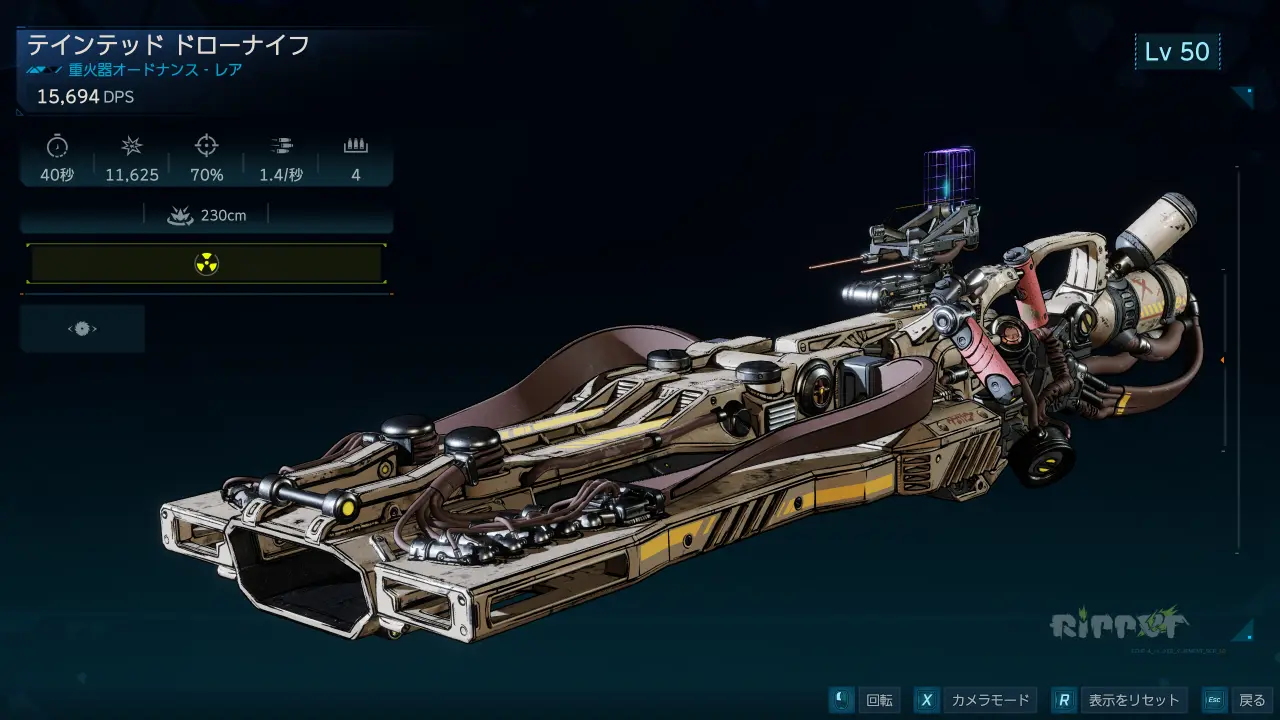This screenshot has width=1280, height=720.
Task: Open camera mode (カメラモード)
Action: [x=974, y=700]
